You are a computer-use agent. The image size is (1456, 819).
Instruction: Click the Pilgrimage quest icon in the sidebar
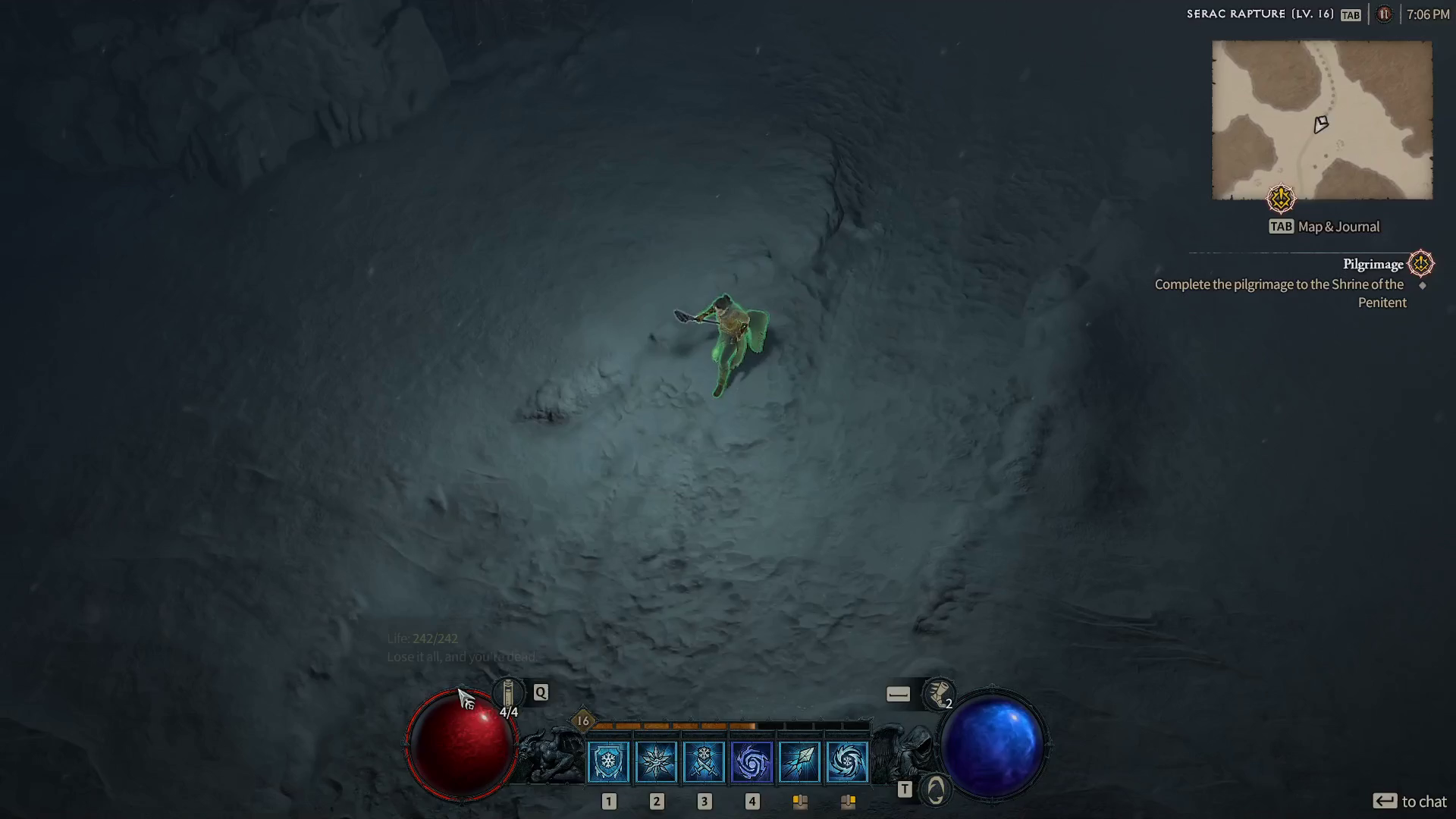click(1421, 264)
